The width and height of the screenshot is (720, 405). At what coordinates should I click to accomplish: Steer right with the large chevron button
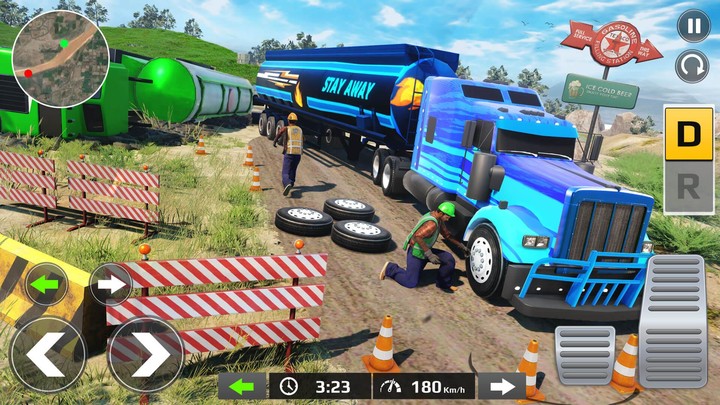145,355
